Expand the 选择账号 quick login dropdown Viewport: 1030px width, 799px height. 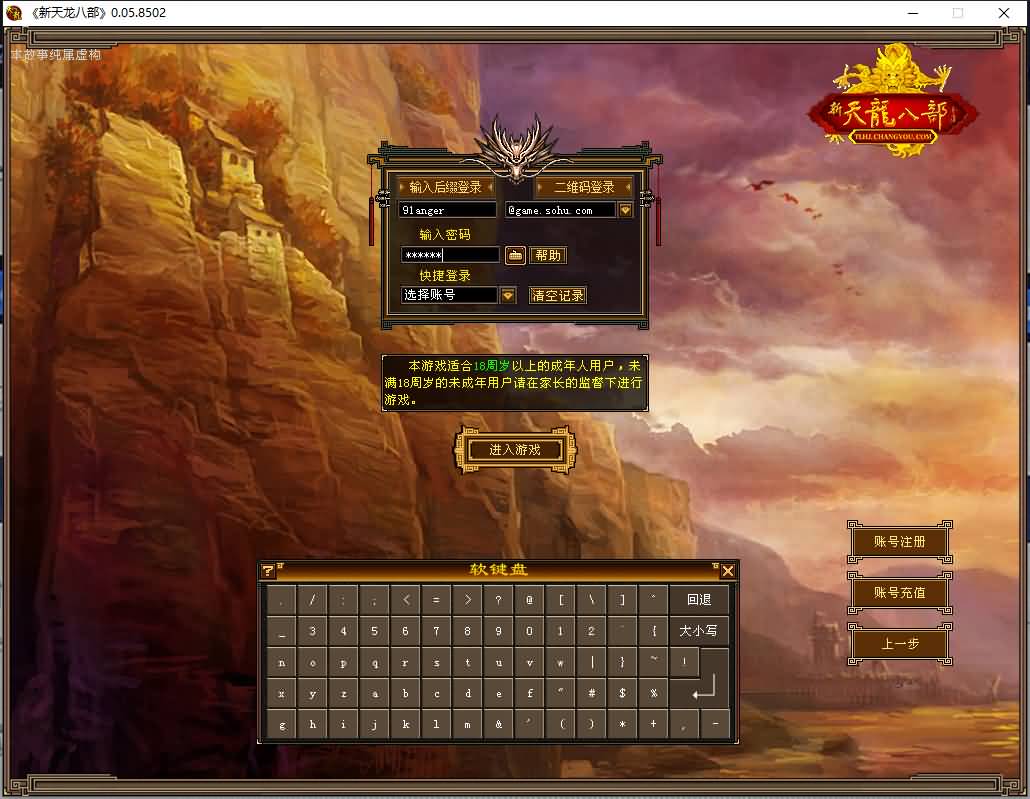[508, 295]
